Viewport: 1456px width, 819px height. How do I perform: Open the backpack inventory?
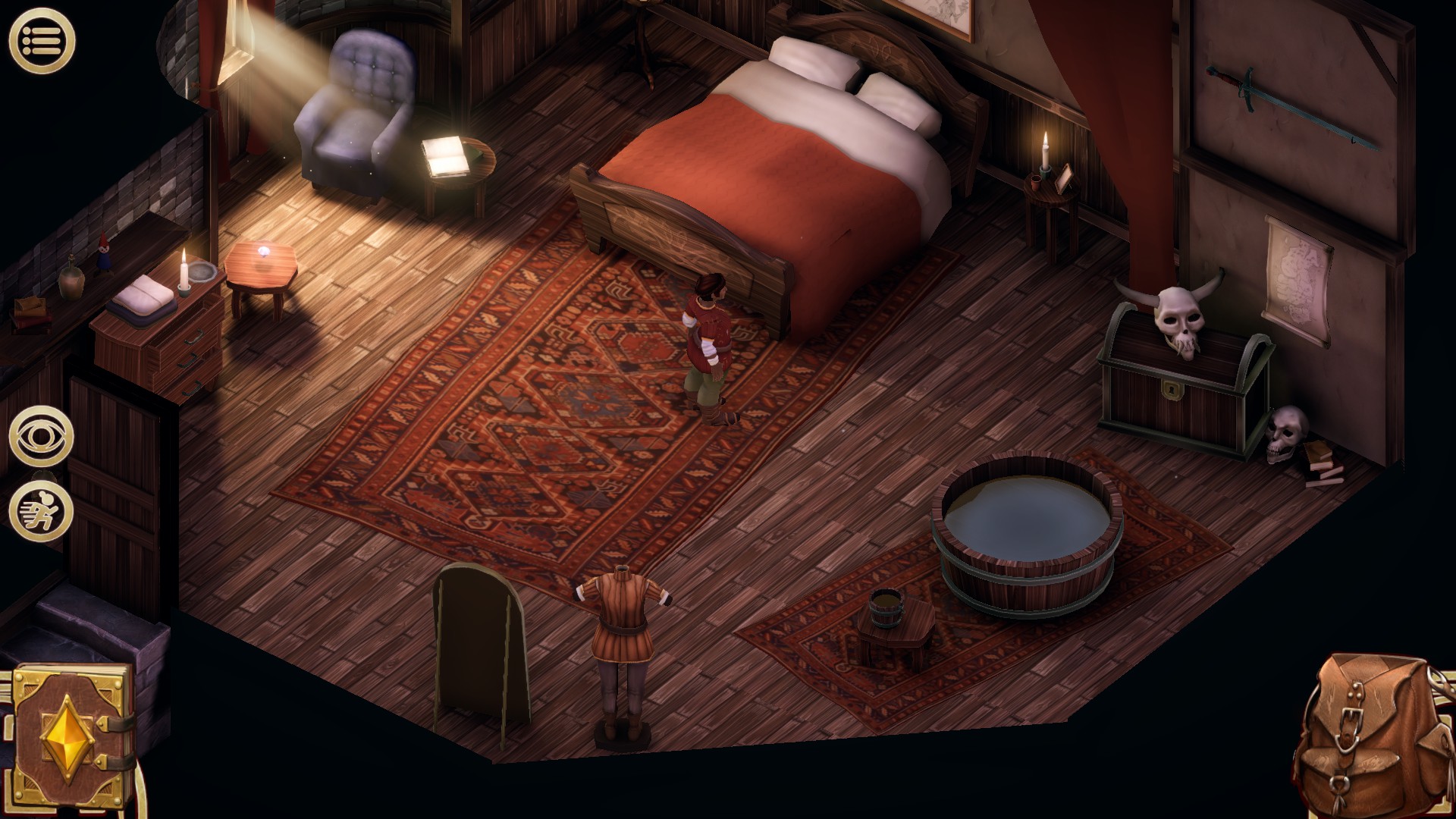[x=1373, y=739]
